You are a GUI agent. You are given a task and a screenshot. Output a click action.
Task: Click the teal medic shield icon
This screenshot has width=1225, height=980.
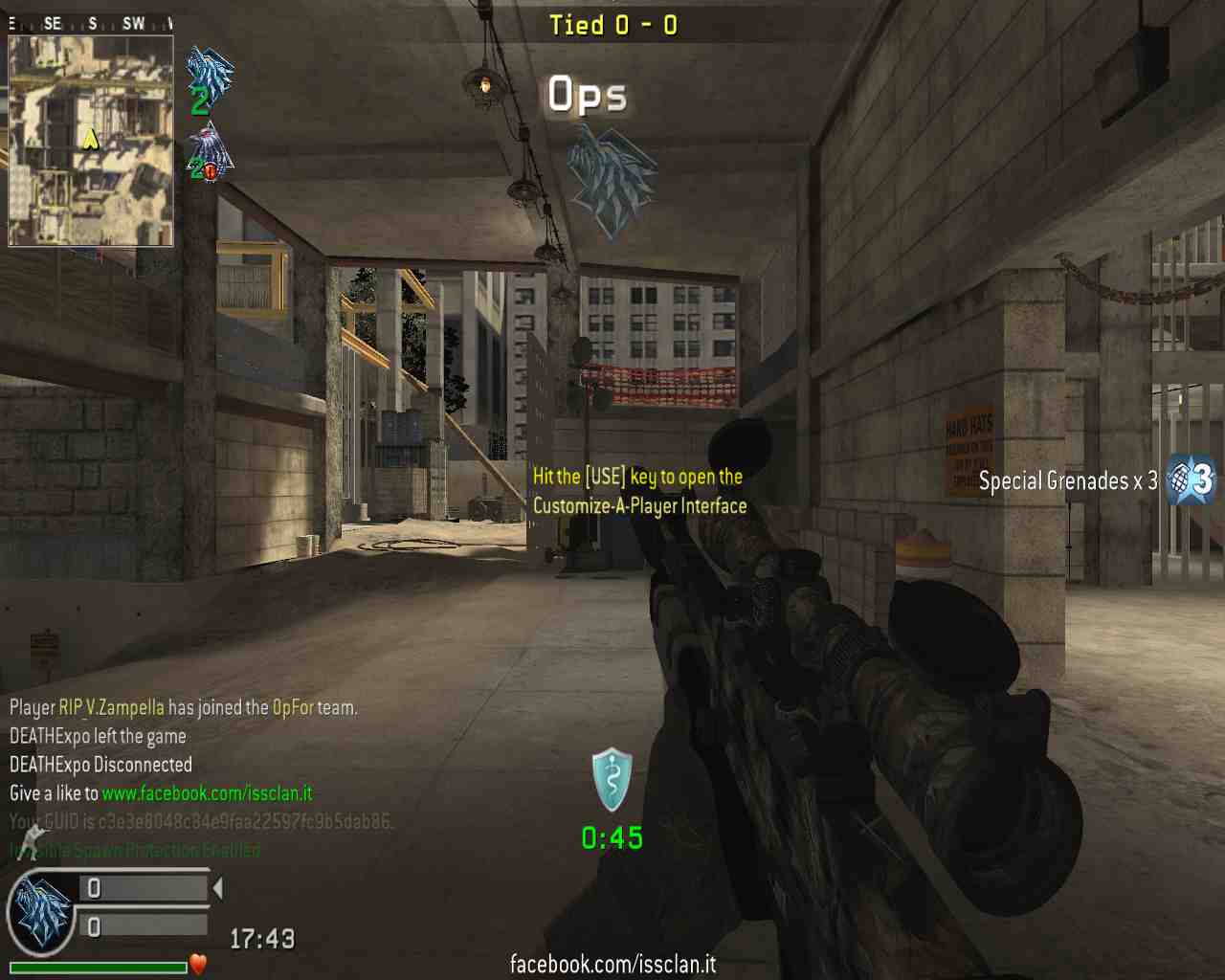point(612,779)
